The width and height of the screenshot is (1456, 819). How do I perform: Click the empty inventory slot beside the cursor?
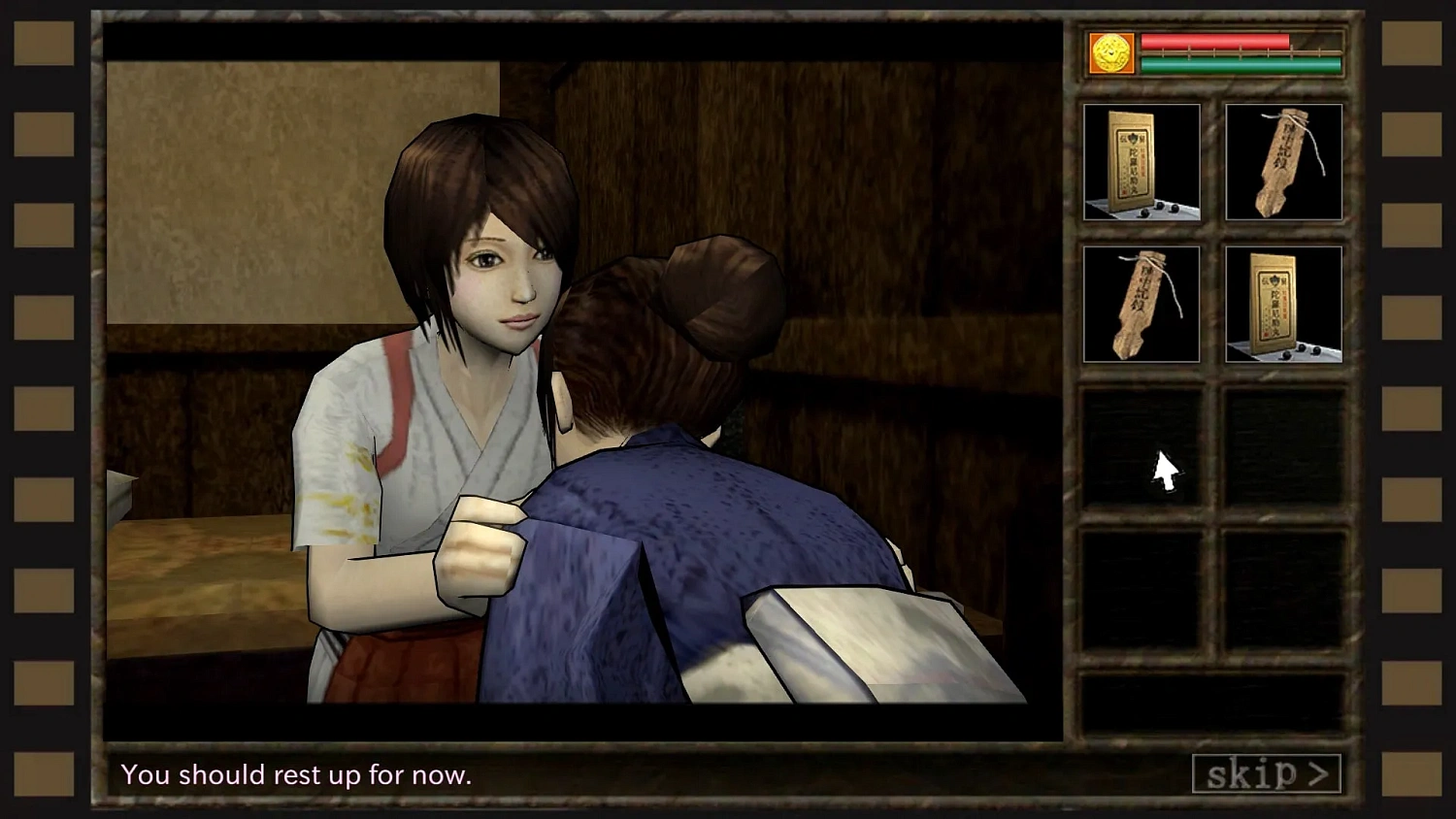coord(1283,447)
